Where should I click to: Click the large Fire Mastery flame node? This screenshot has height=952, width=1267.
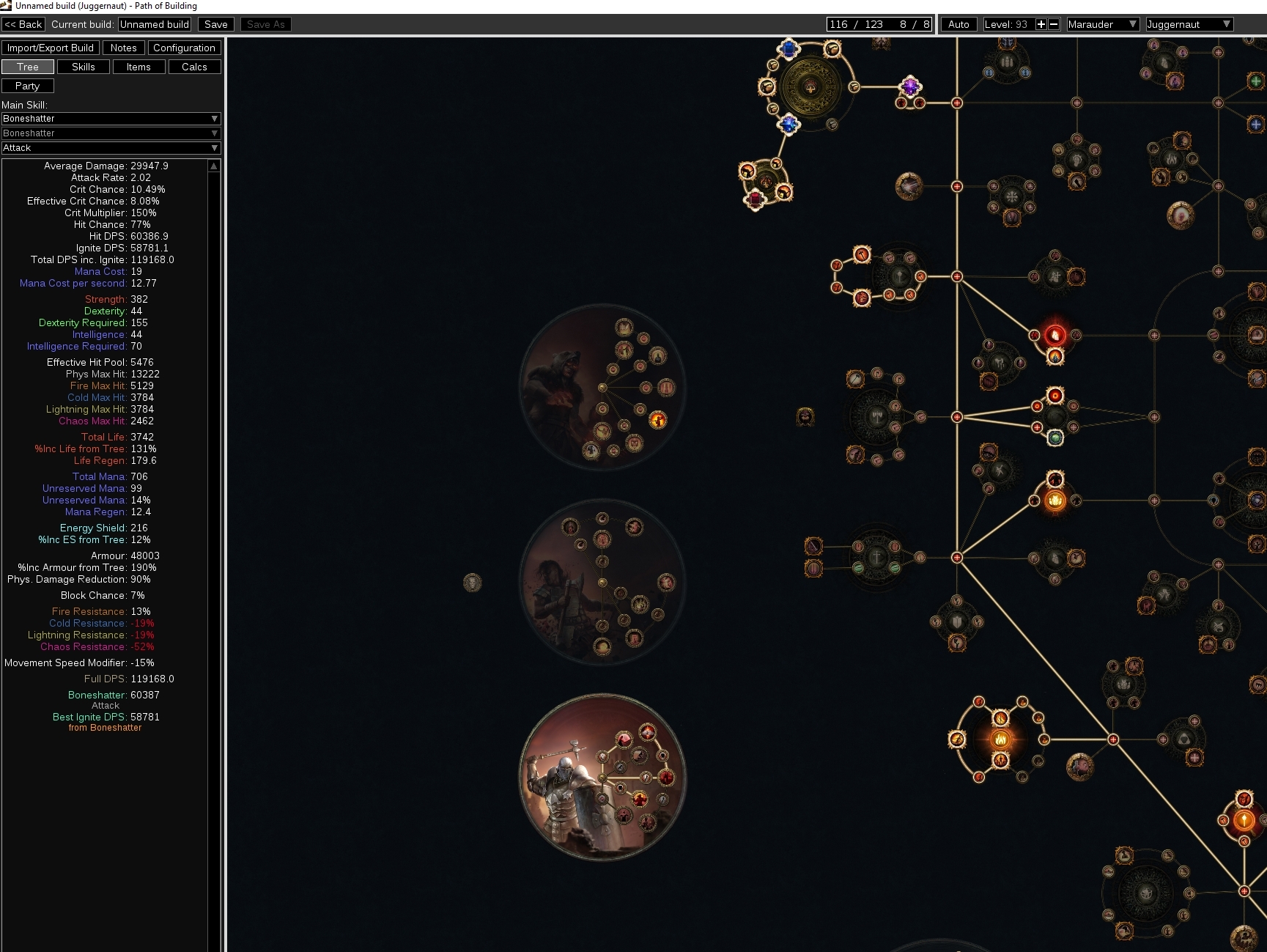(x=1000, y=740)
